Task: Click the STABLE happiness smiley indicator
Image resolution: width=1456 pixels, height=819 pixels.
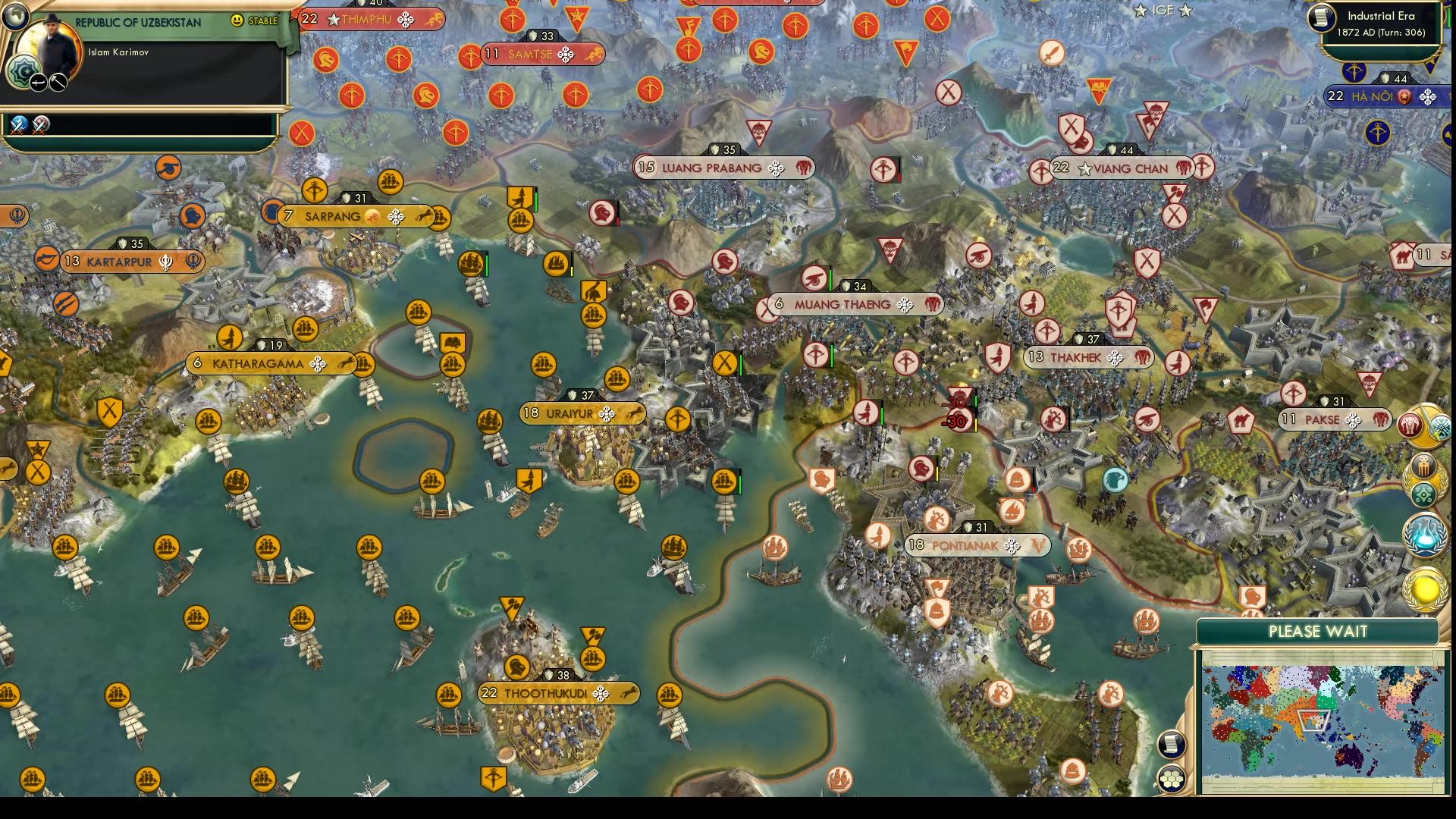Action: point(237,20)
